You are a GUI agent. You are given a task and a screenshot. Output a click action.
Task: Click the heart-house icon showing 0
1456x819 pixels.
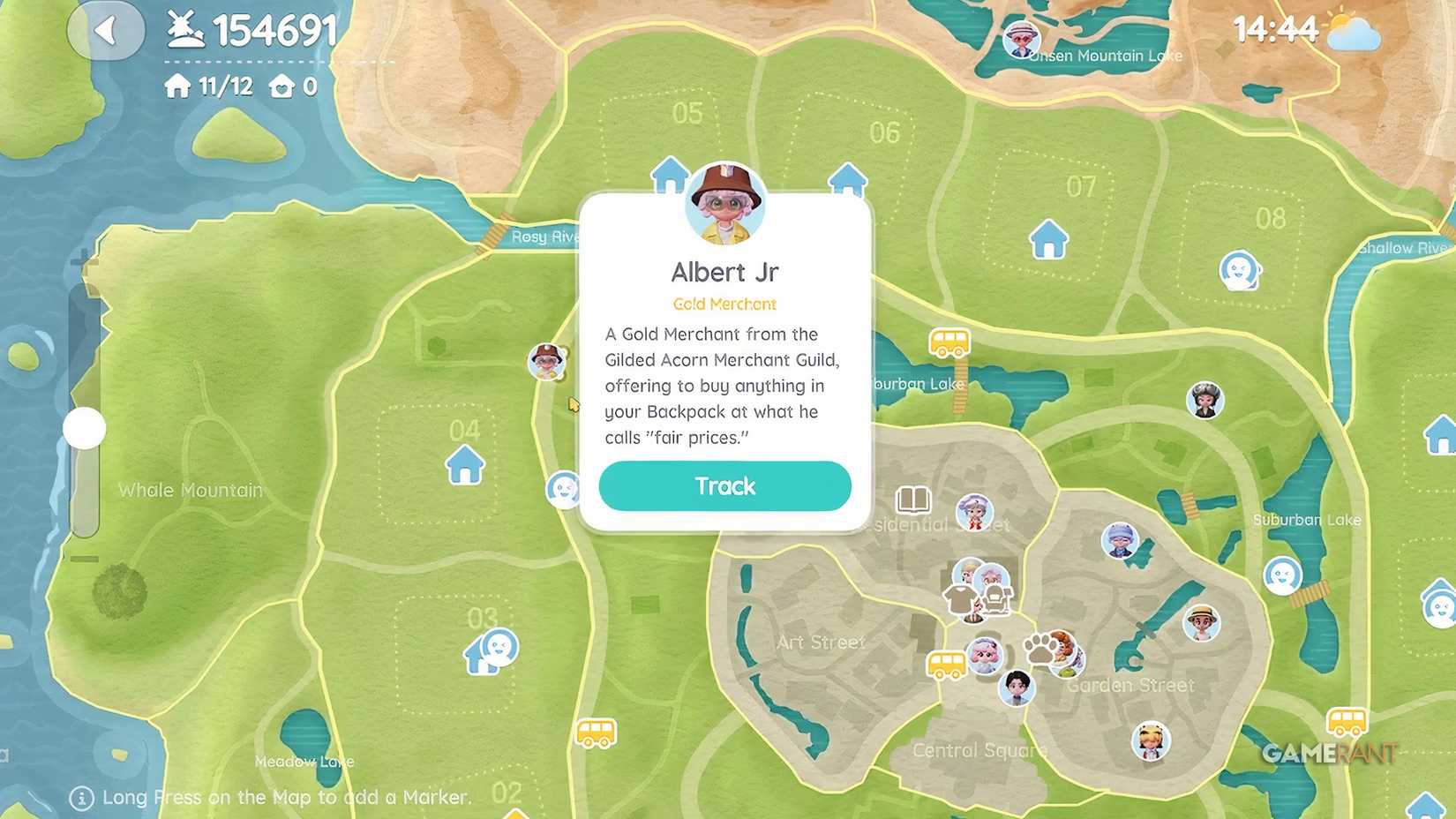[279, 86]
